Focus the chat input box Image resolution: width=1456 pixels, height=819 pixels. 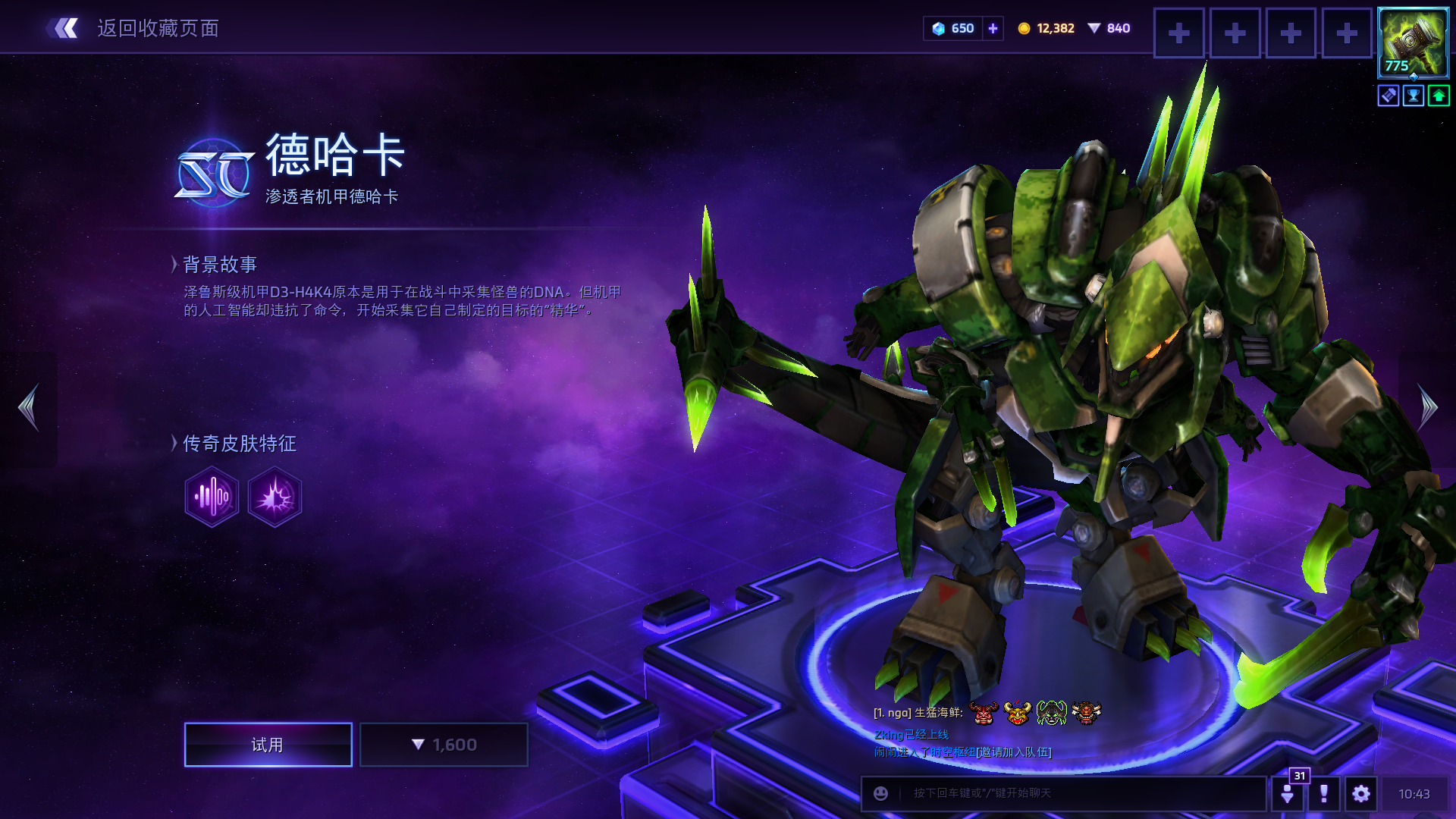click(x=1077, y=793)
